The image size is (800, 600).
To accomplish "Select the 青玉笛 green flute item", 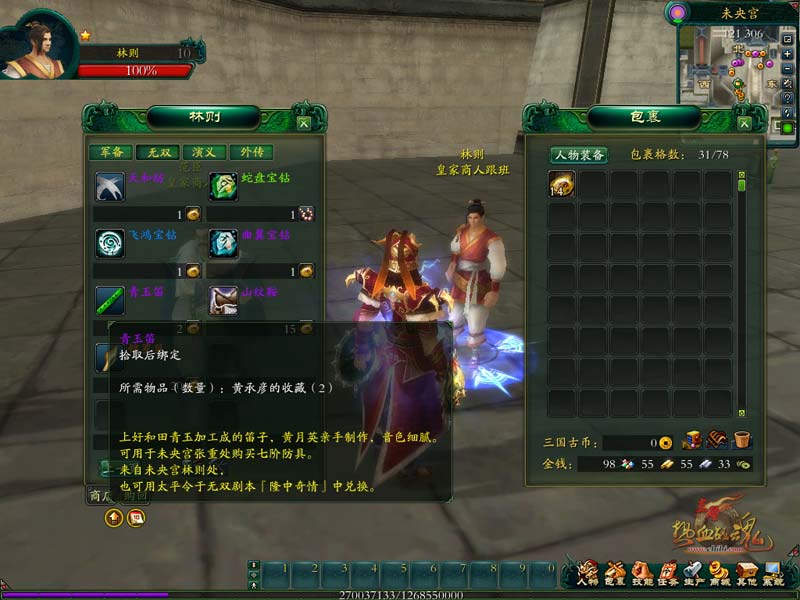I will (x=109, y=300).
